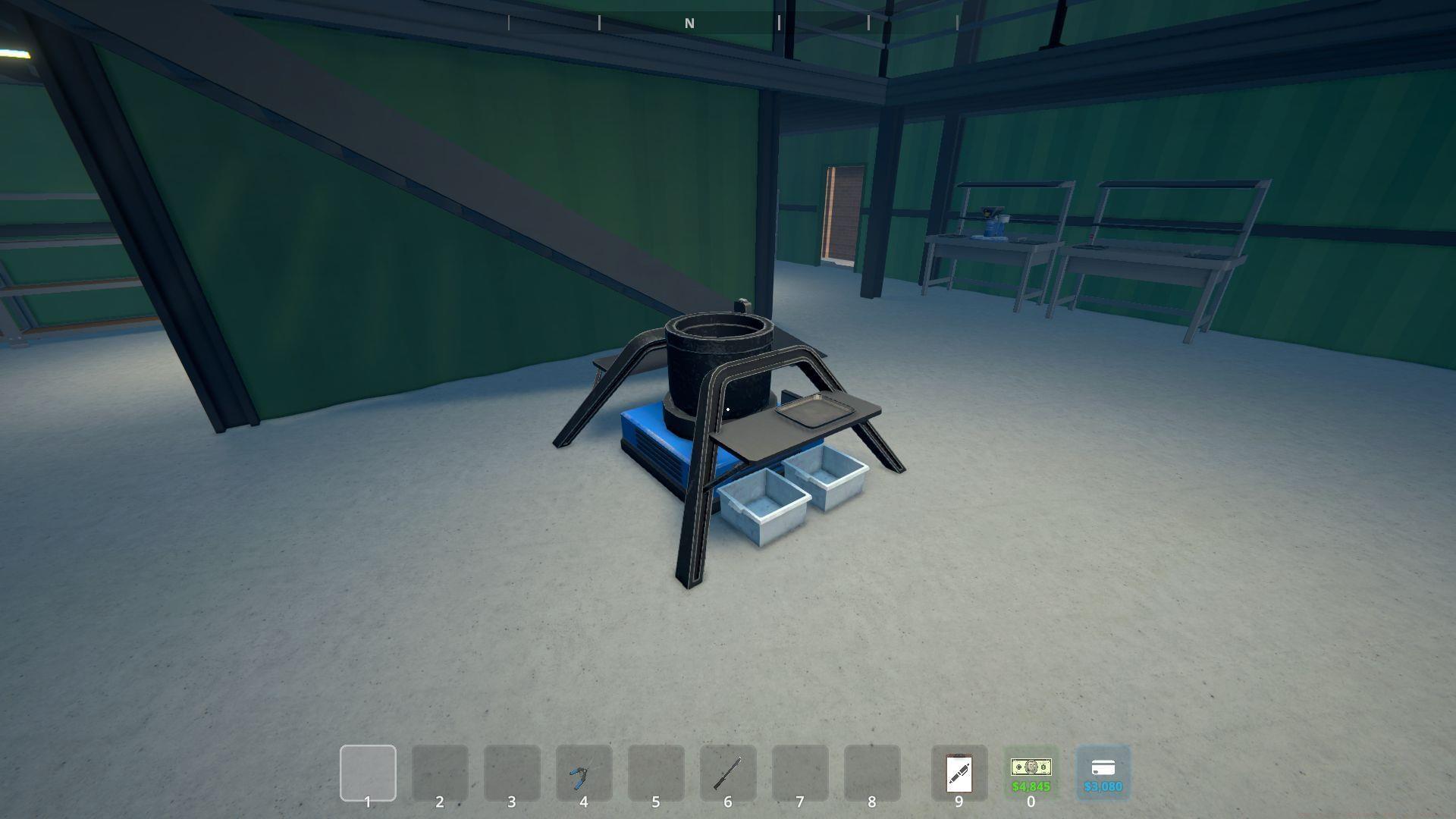Click the open wooden door across the room
1456x819 pixels.
pyautogui.click(x=842, y=212)
